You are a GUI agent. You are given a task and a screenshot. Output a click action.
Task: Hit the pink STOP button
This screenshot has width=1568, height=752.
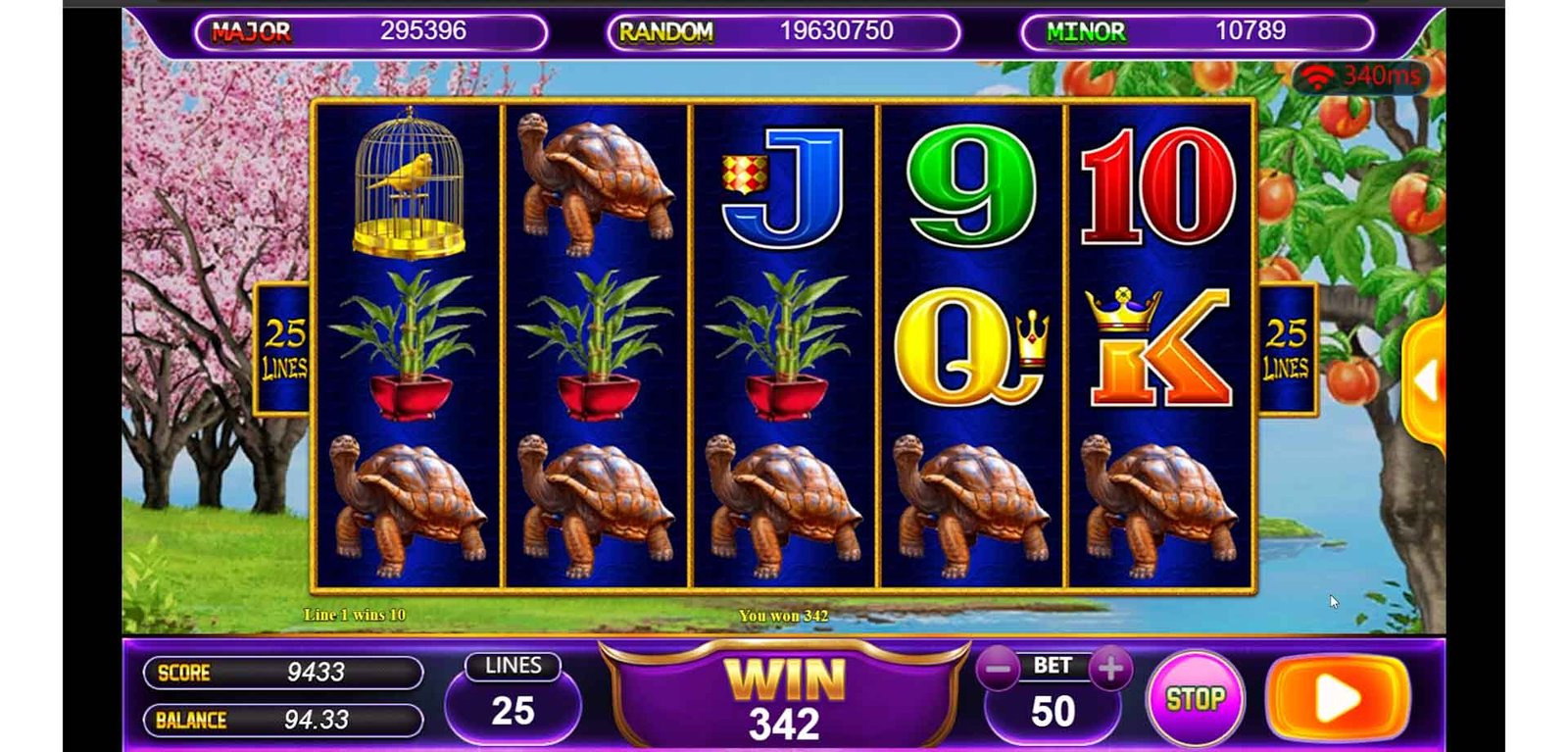[1195, 698]
